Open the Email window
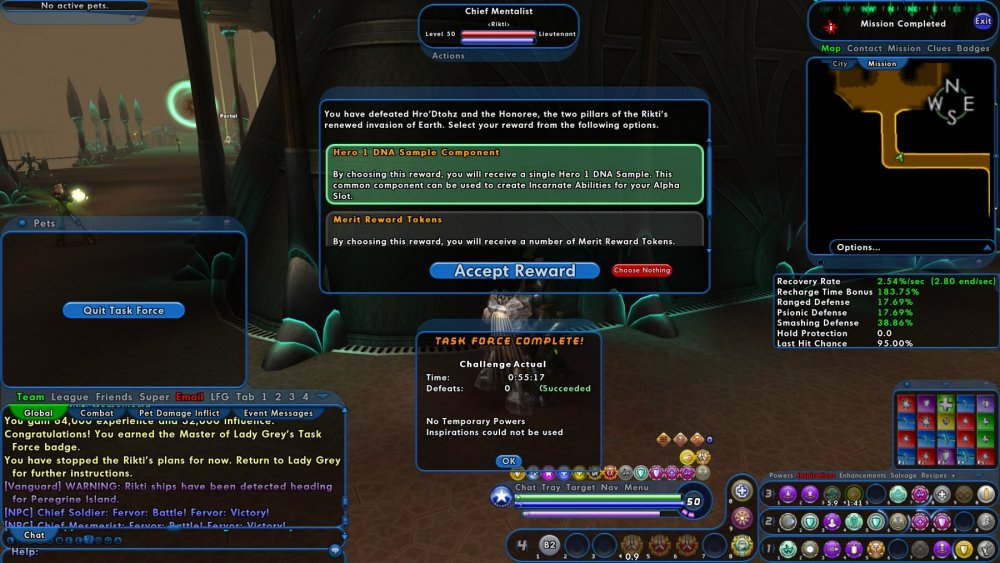Viewport: 1000px width, 563px height. pos(190,397)
